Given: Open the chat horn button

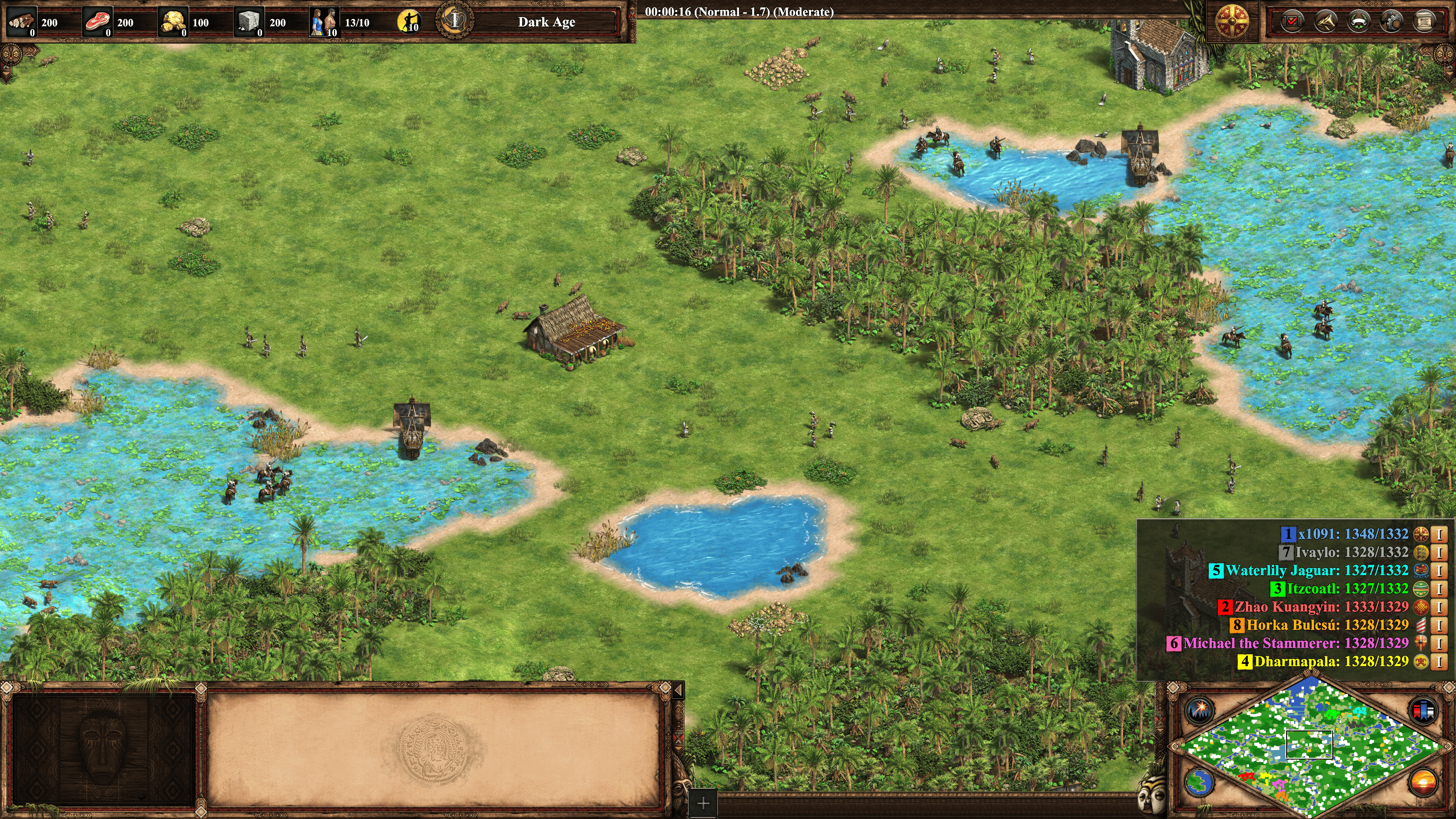Looking at the screenshot, I should pyautogui.click(x=1326, y=22).
